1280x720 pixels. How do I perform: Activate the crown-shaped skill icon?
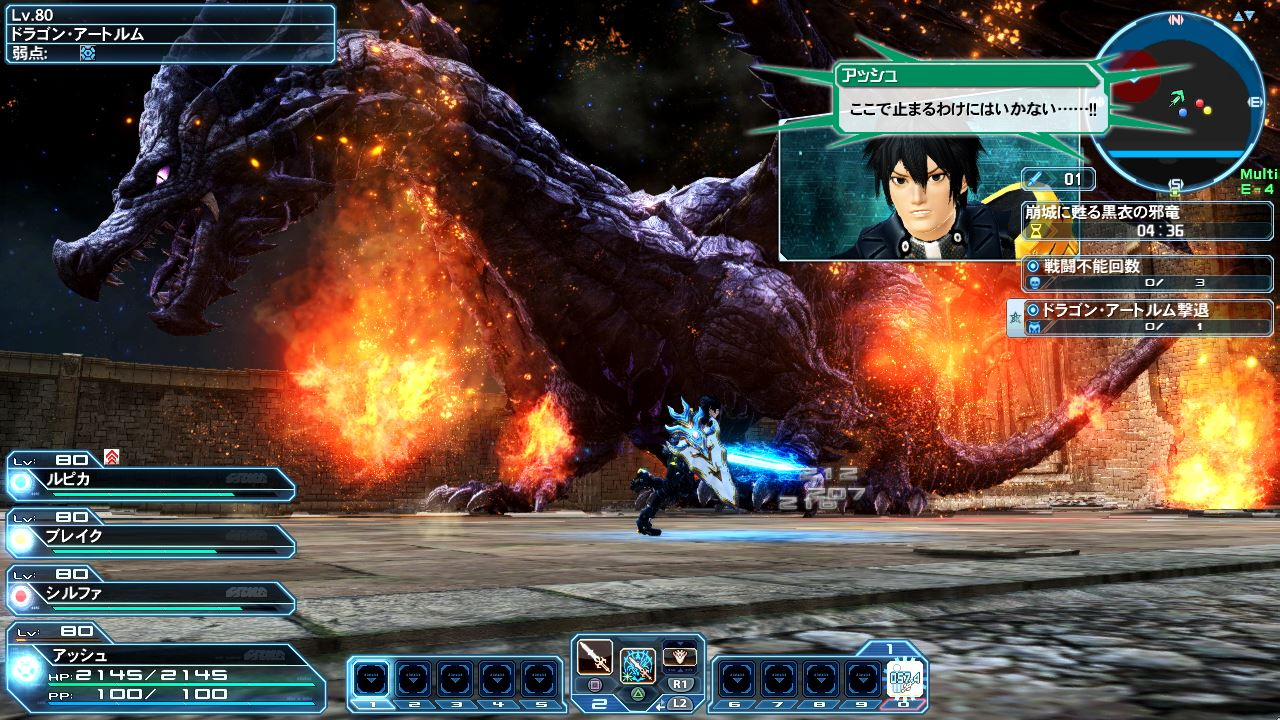(x=680, y=656)
